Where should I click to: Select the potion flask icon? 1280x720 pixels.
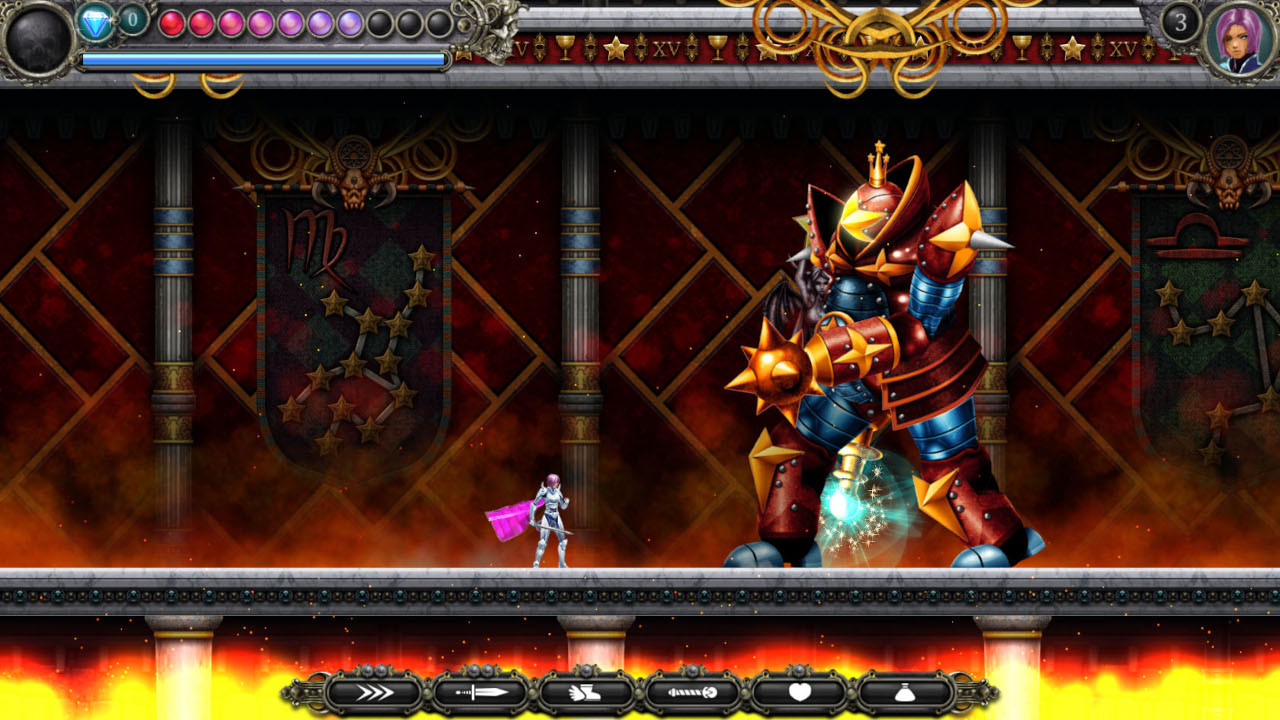coord(905,690)
